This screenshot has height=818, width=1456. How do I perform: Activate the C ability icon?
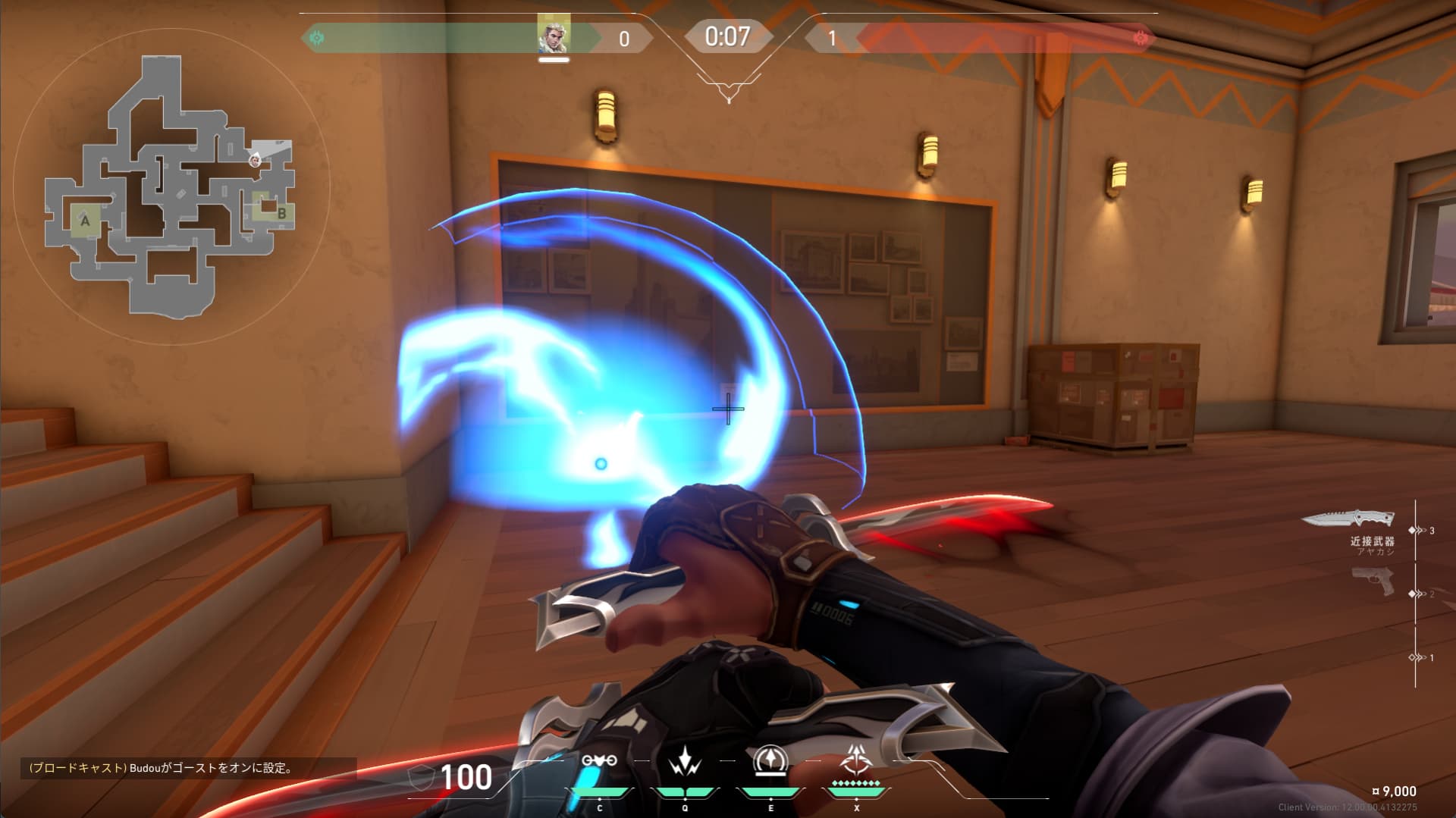599,760
